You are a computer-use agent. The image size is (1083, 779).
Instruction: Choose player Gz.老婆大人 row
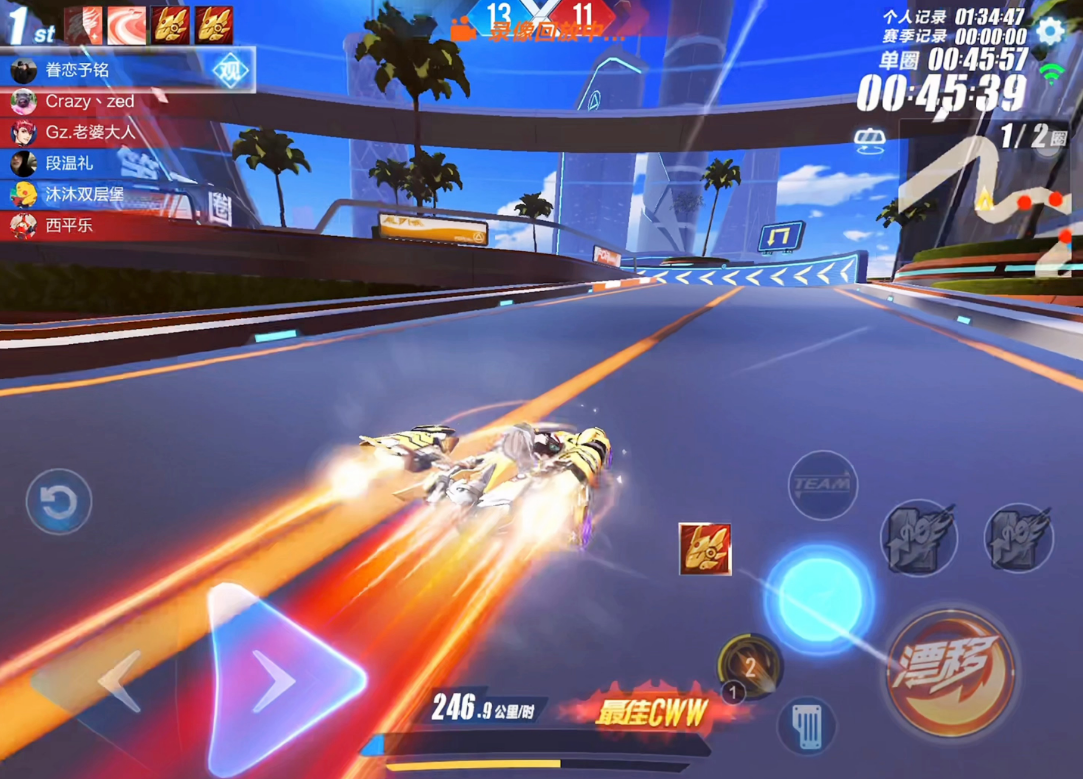pyautogui.click(x=90, y=132)
